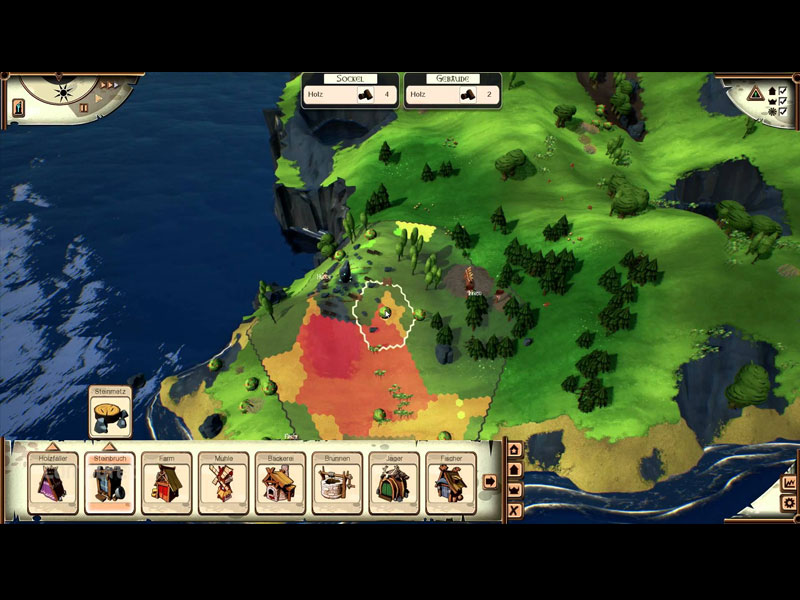This screenshot has height=600, width=800.
Task: Click the warning triangle alert icon
Action: pyautogui.click(x=756, y=94)
